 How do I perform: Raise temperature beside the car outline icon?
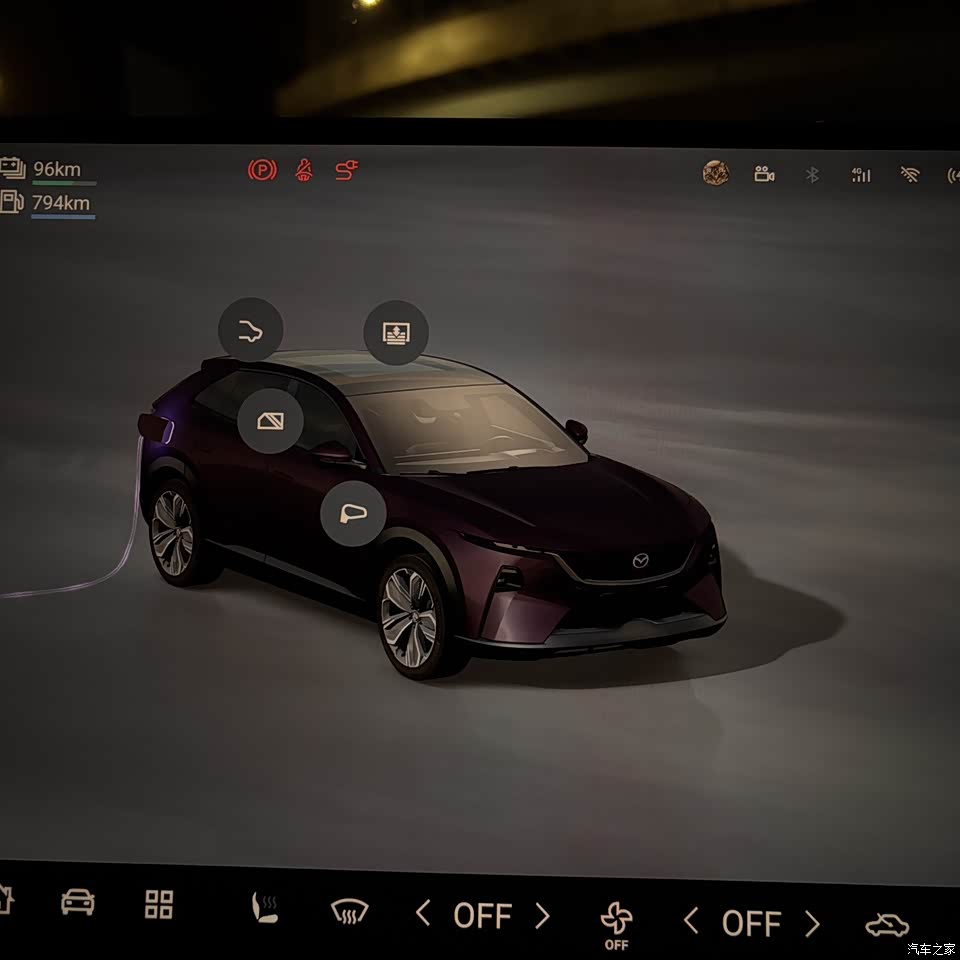pos(812,923)
